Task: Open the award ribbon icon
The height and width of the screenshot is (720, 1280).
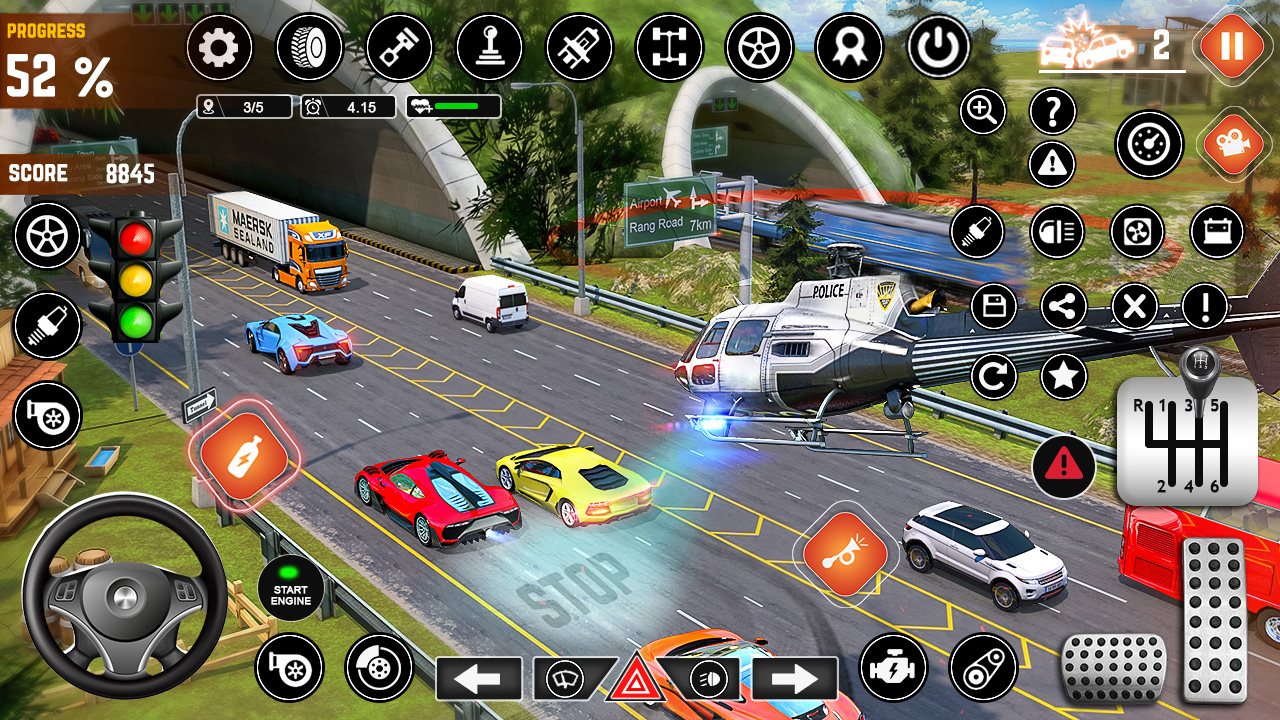Action: (848, 47)
